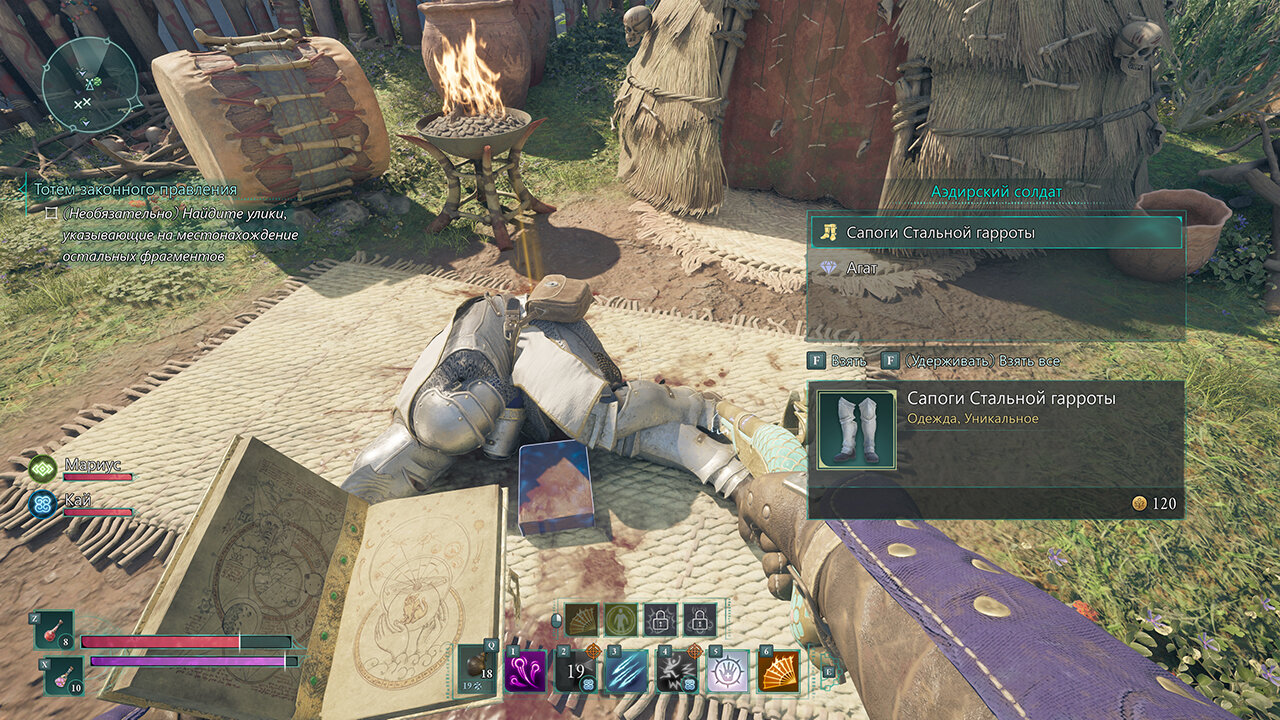The width and height of the screenshot is (1280, 720).
Task: Select companion Кай portrait icon
Action: (42, 504)
